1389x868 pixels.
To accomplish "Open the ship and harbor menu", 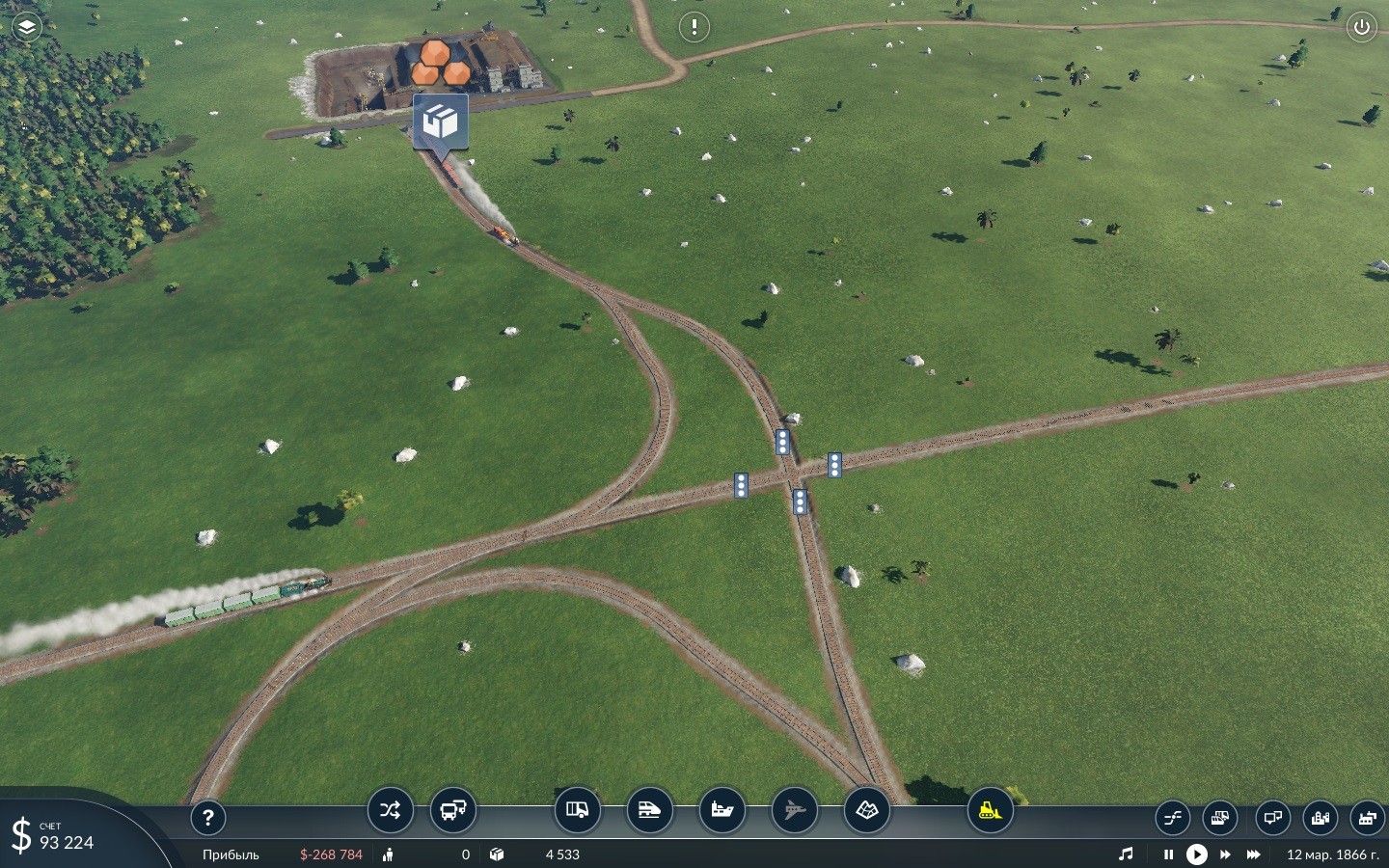I will click(x=722, y=810).
